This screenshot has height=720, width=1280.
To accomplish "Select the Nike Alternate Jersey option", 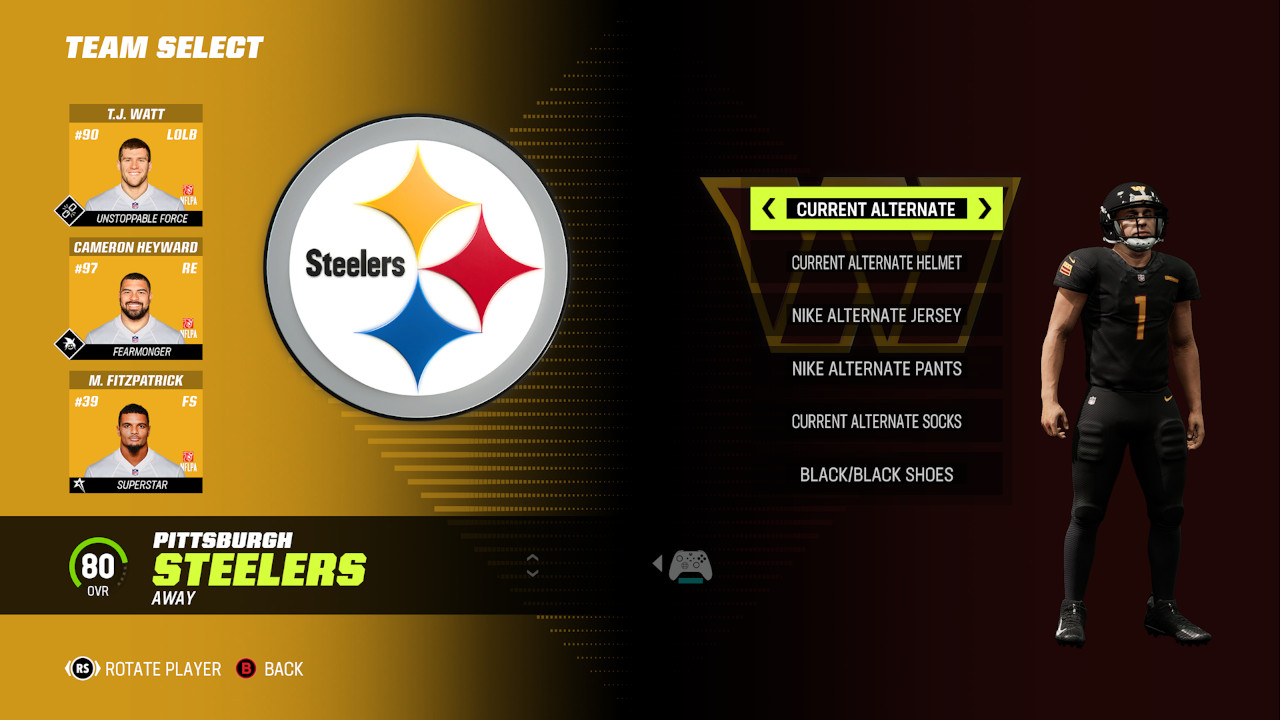I will coord(878,315).
